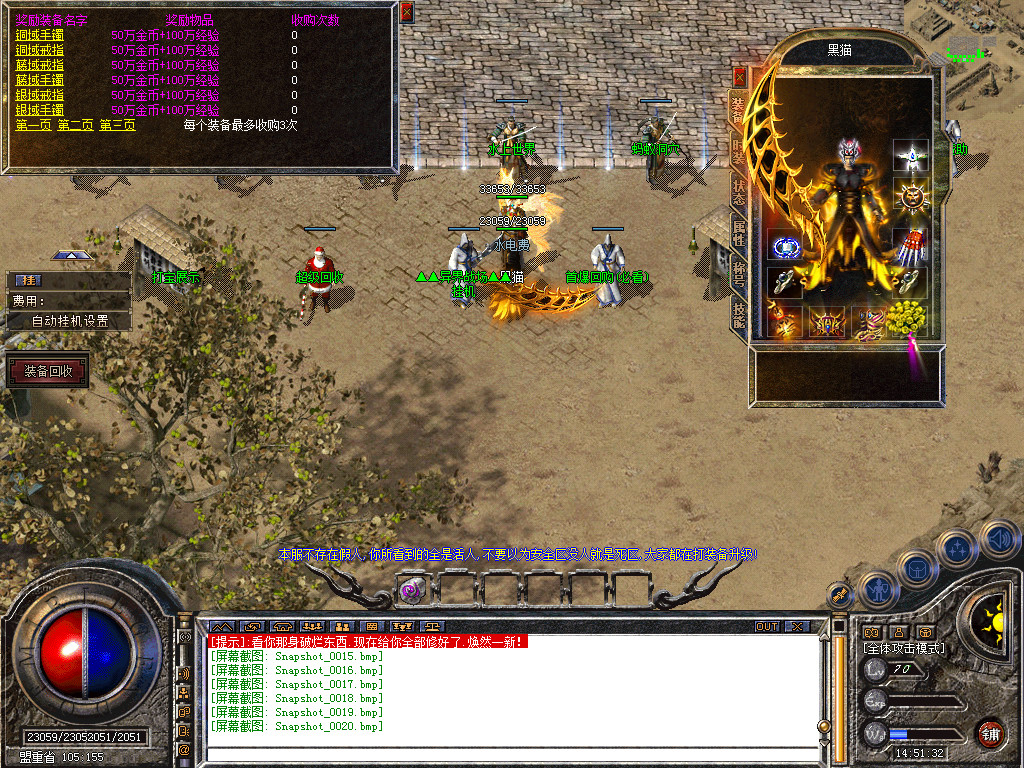Close the equipment recycle reward window
The width and height of the screenshot is (1024, 768).
coord(406,12)
